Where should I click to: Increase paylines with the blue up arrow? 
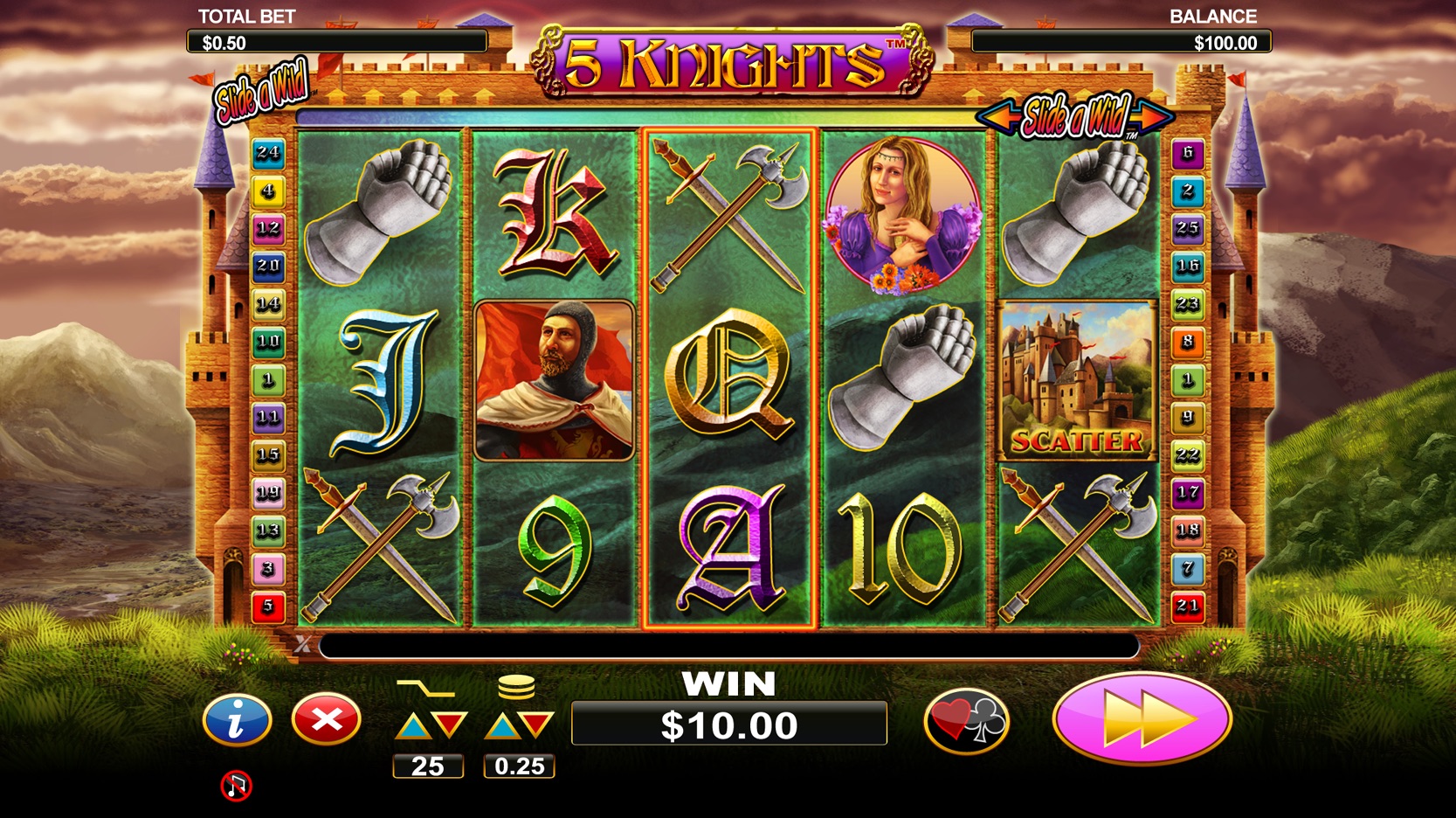coord(413,726)
